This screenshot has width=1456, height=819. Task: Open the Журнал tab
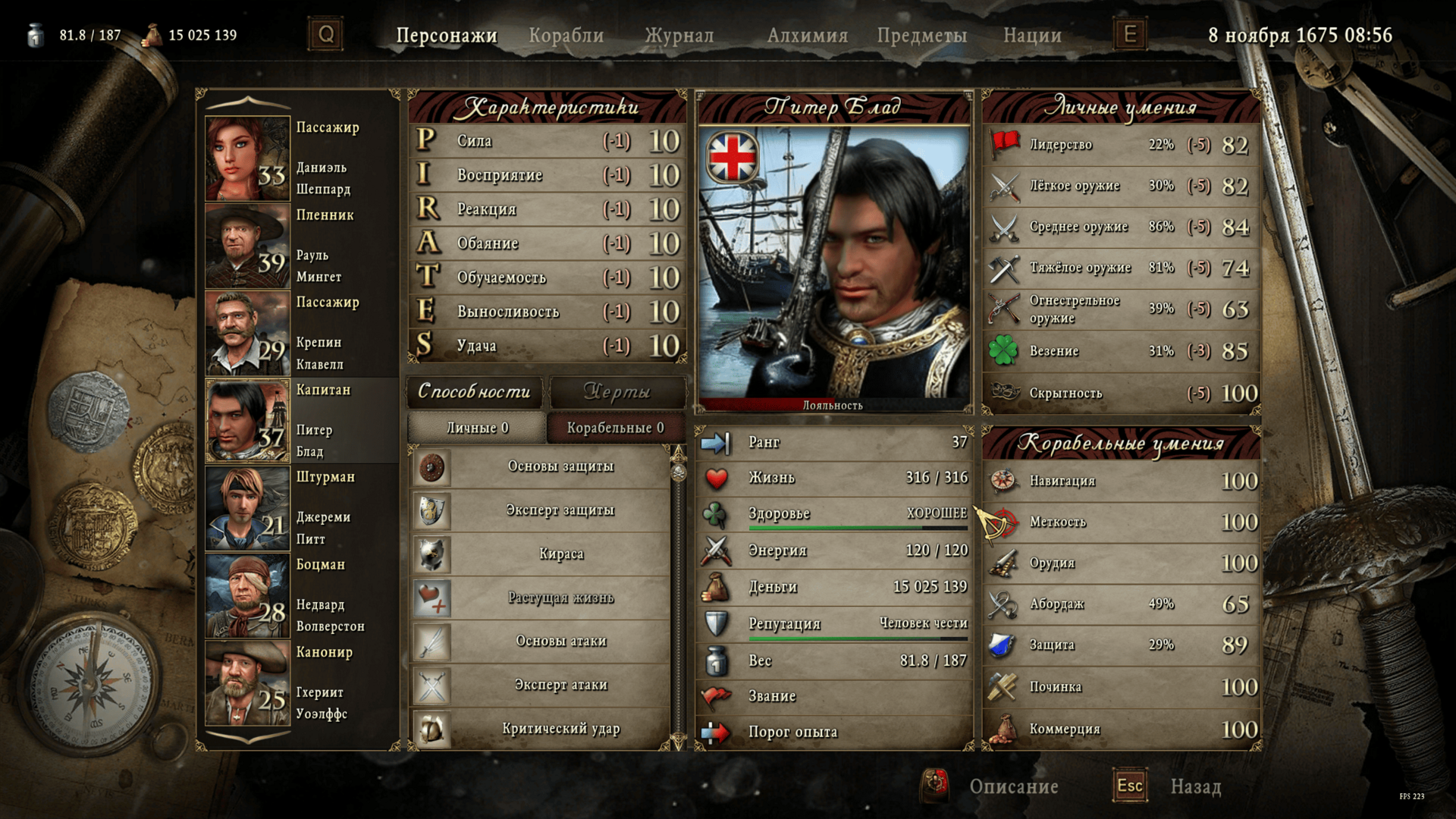point(679,36)
